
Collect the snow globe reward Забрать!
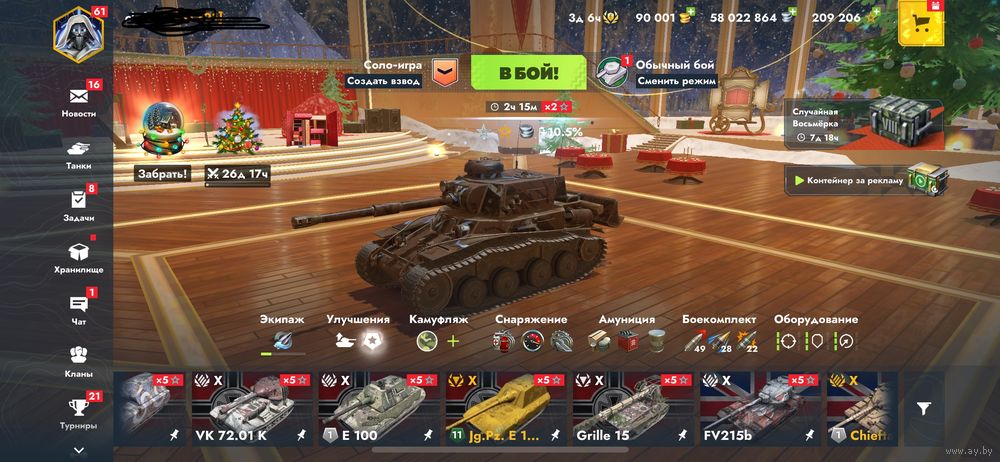point(163,173)
